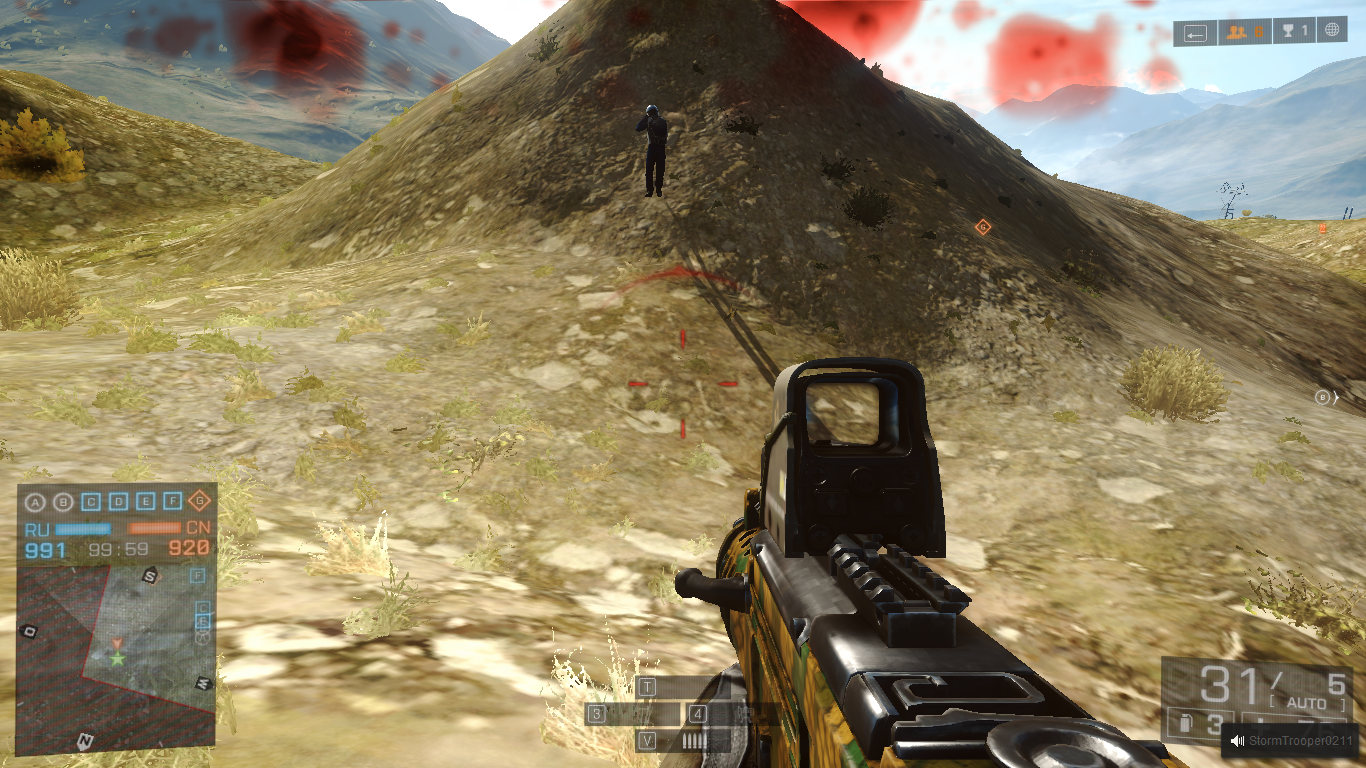
Task: Select the objective A flag indicator
Action: coord(36,502)
